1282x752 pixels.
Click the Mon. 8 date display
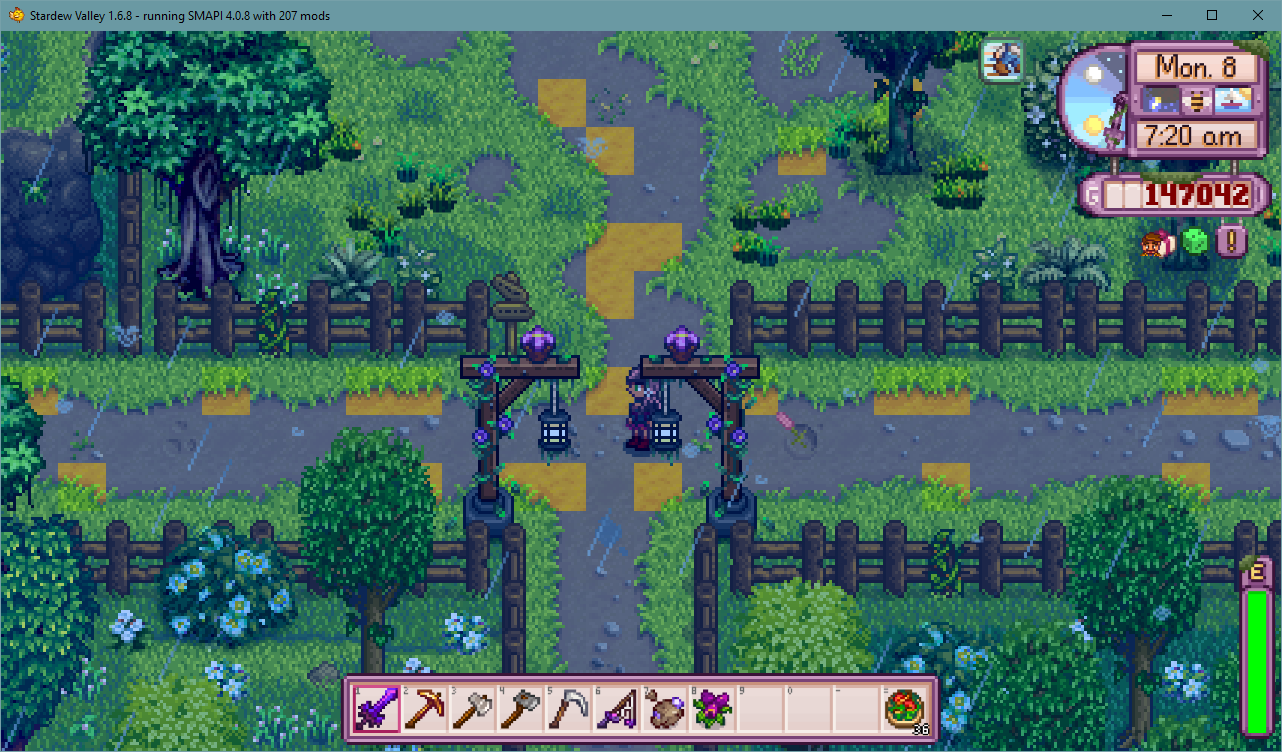pyautogui.click(x=1196, y=67)
